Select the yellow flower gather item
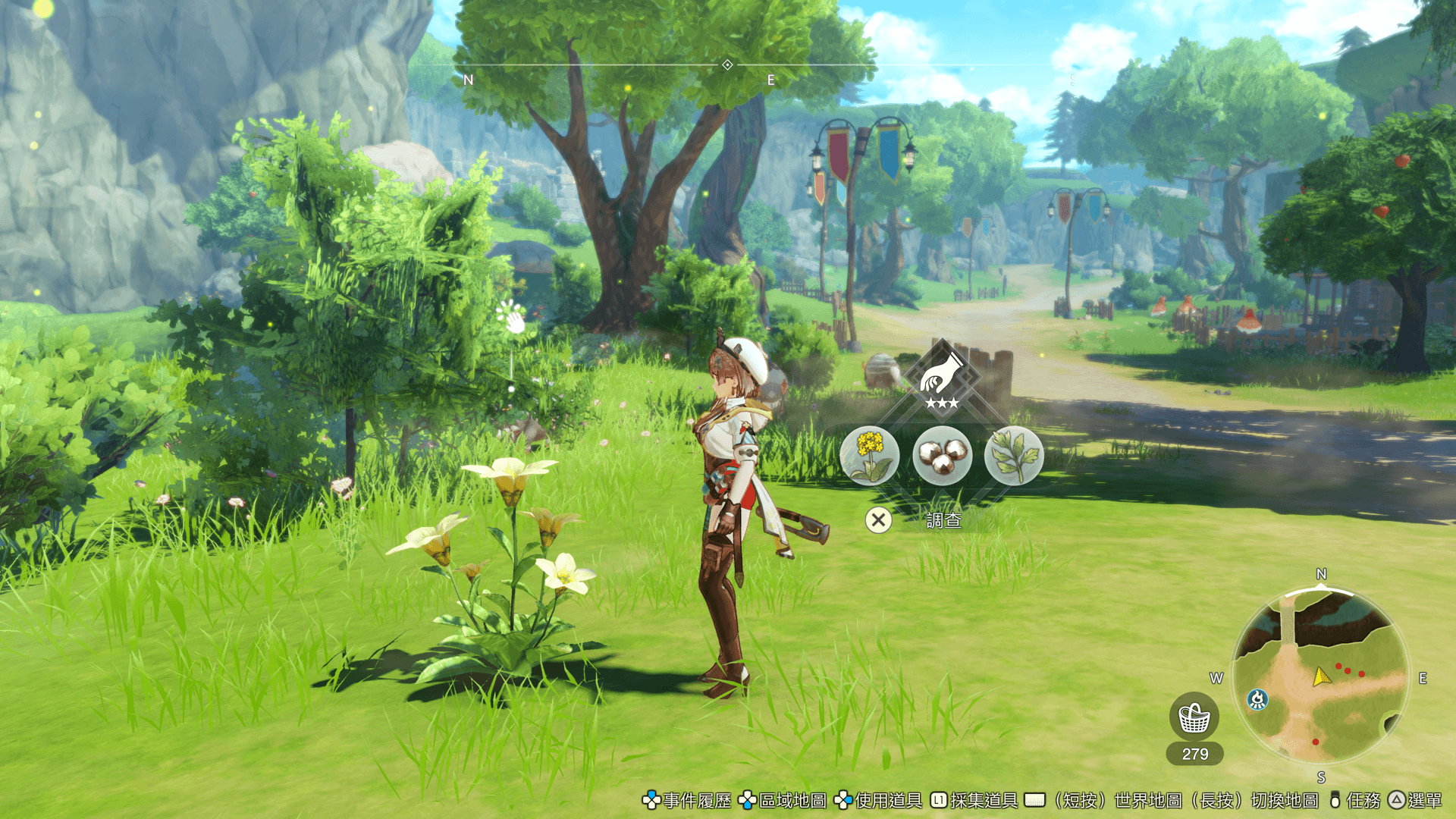This screenshot has width=1456, height=819. (x=870, y=455)
